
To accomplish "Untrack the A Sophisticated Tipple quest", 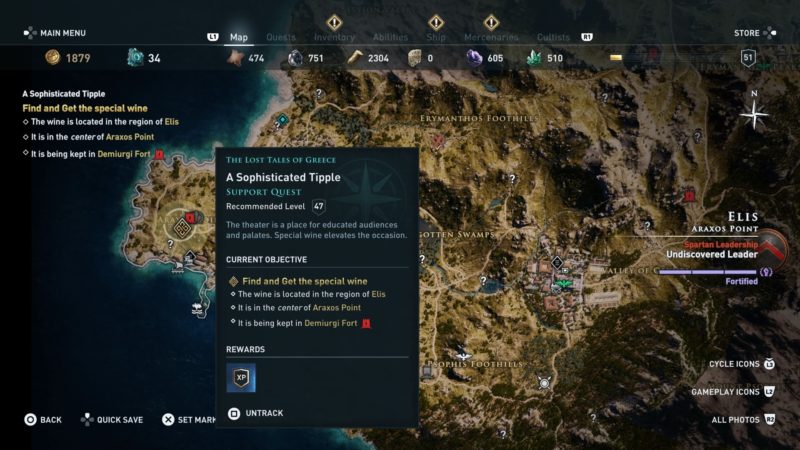I will (x=262, y=412).
